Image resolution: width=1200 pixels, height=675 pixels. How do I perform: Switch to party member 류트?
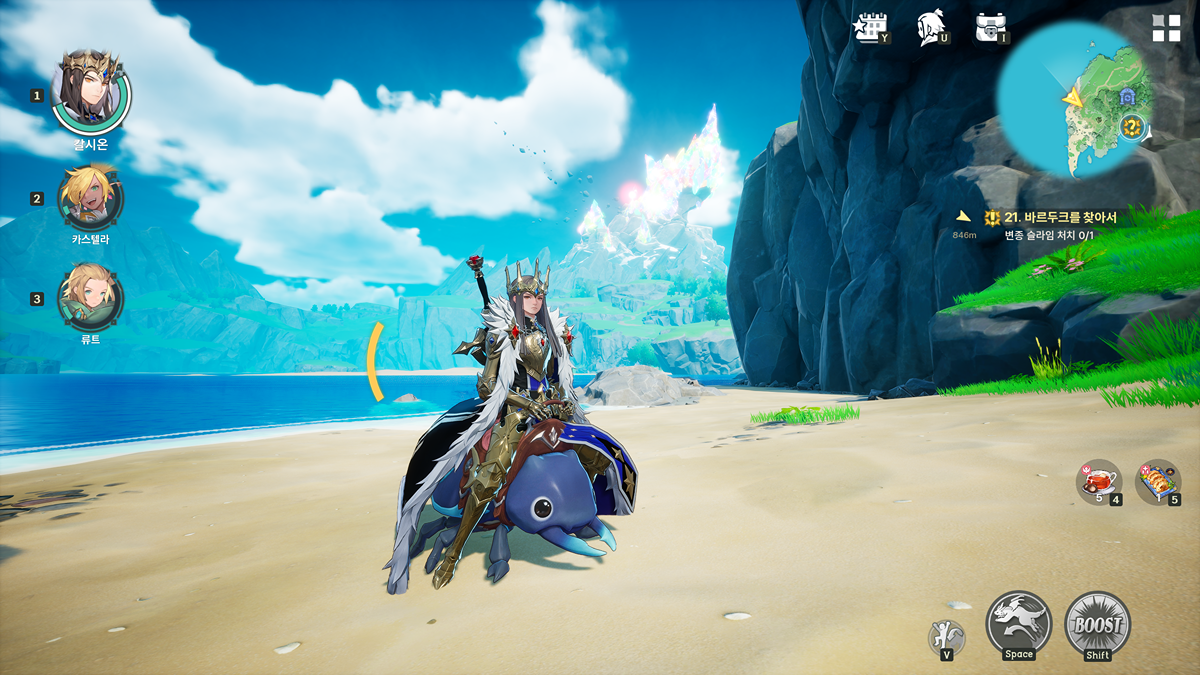(x=91, y=297)
